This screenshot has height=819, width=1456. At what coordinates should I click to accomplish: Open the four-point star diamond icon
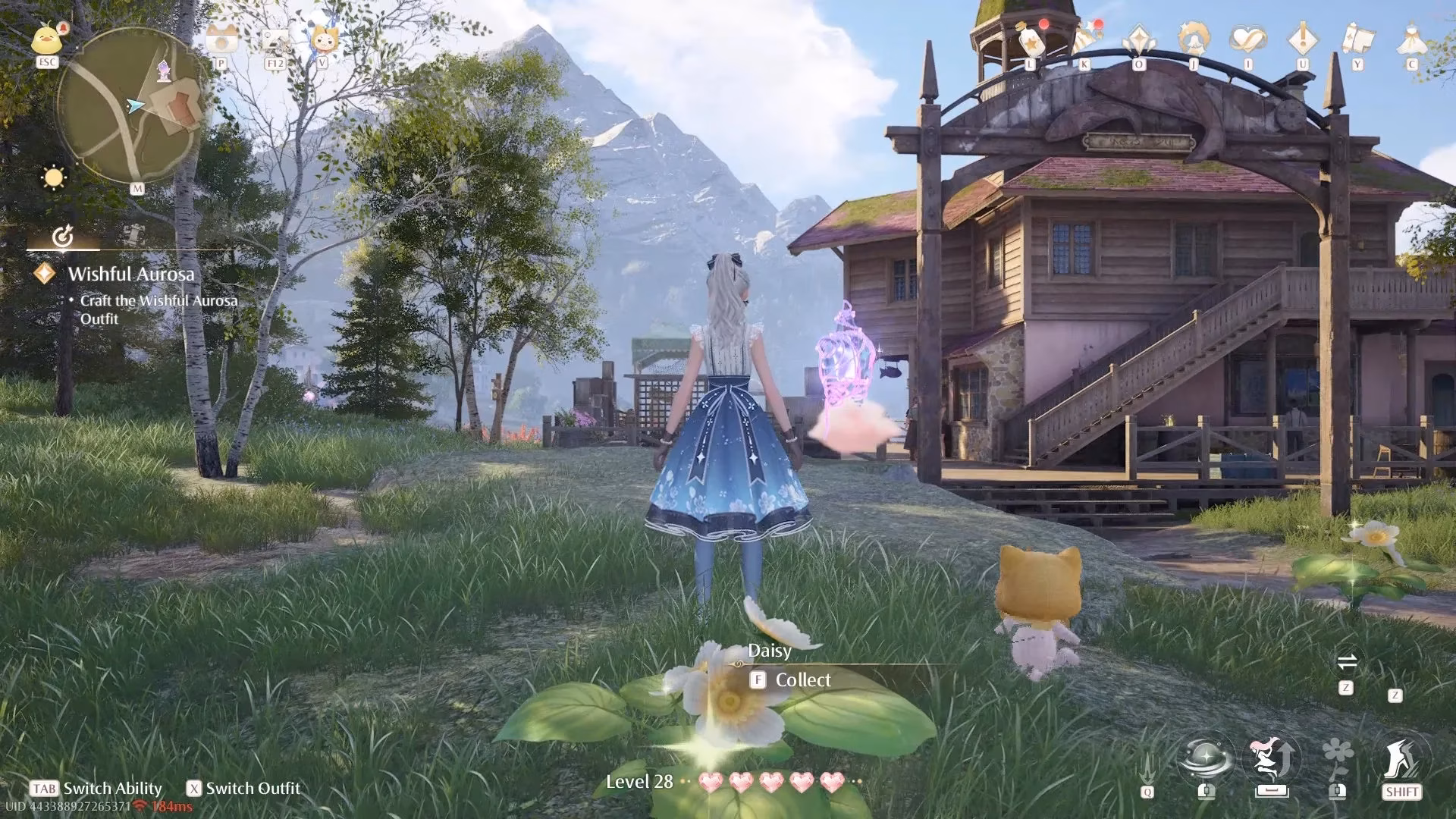(1139, 39)
